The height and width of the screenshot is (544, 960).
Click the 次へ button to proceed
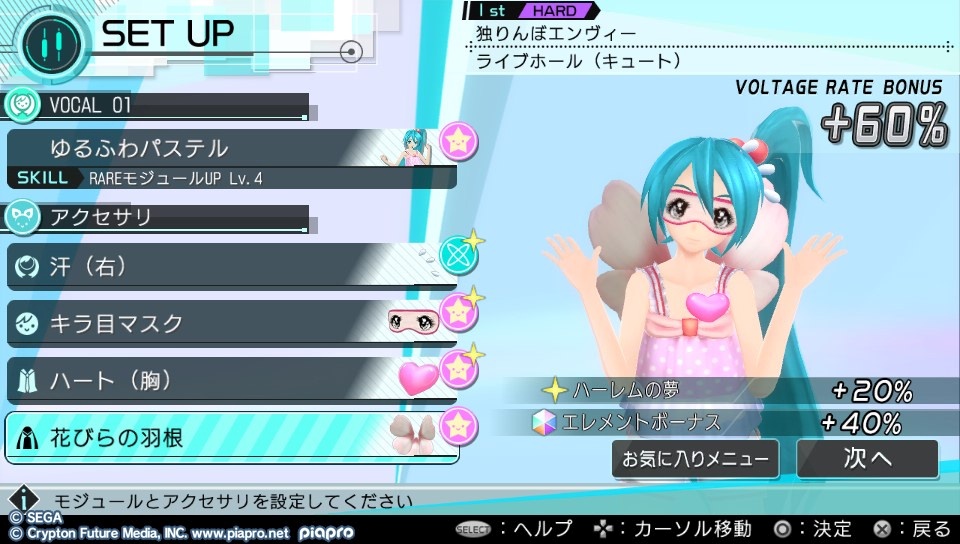[867, 459]
